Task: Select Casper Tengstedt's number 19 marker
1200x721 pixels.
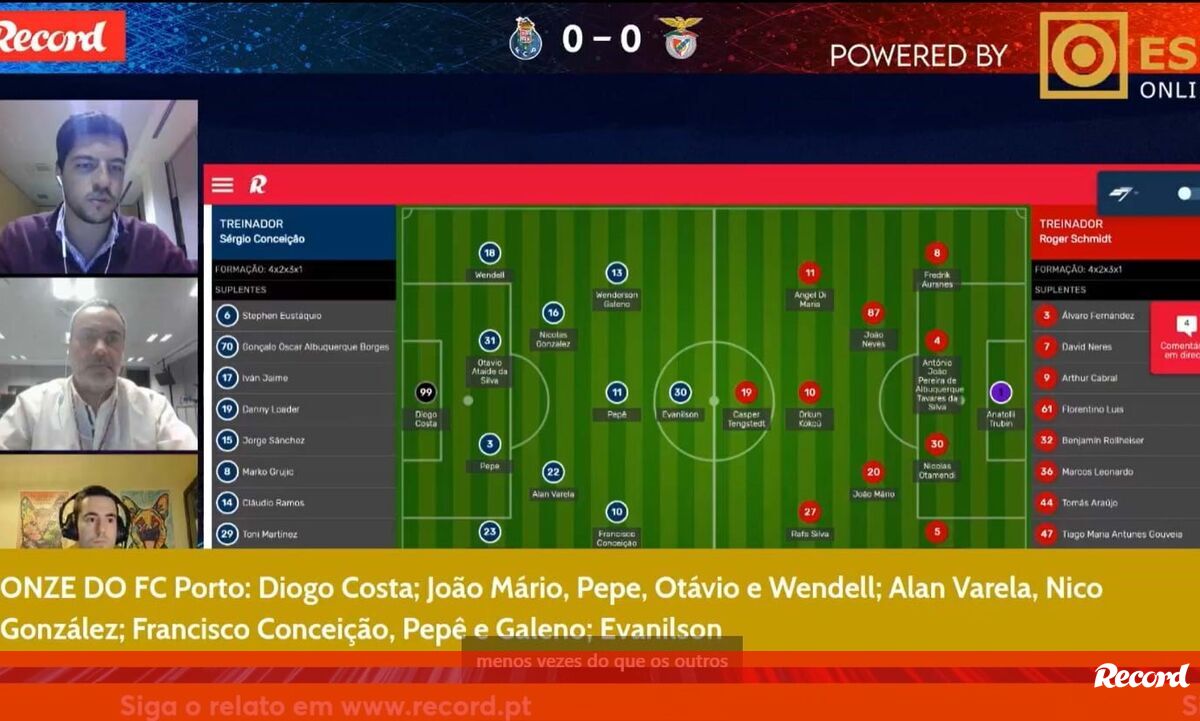Action: (x=745, y=393)
